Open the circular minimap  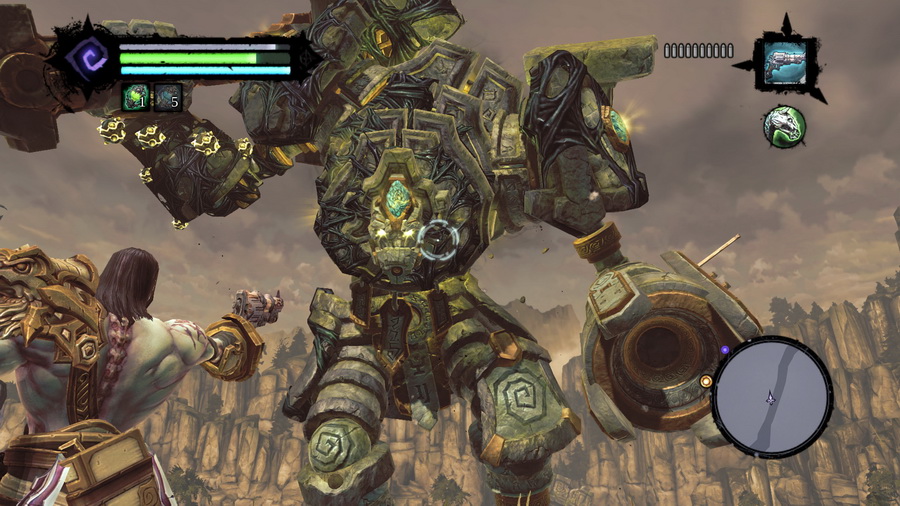773,396
